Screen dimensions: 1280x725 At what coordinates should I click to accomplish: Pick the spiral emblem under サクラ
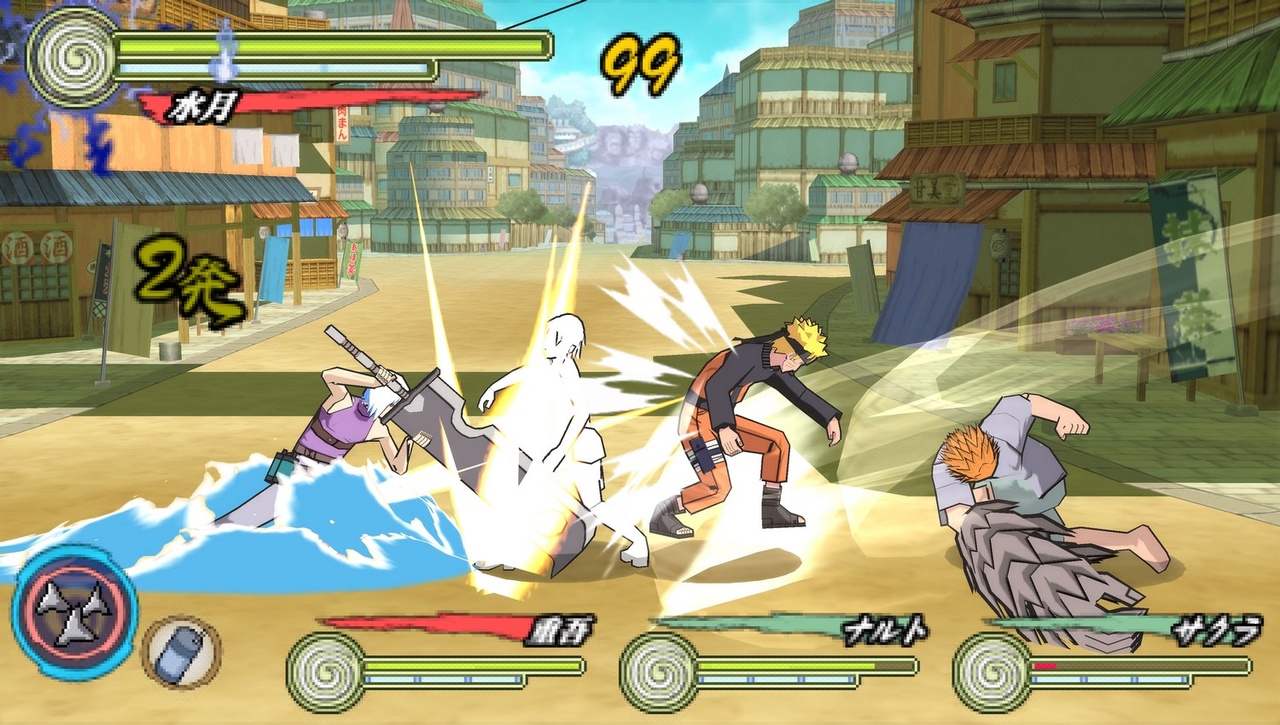[992, 672]
